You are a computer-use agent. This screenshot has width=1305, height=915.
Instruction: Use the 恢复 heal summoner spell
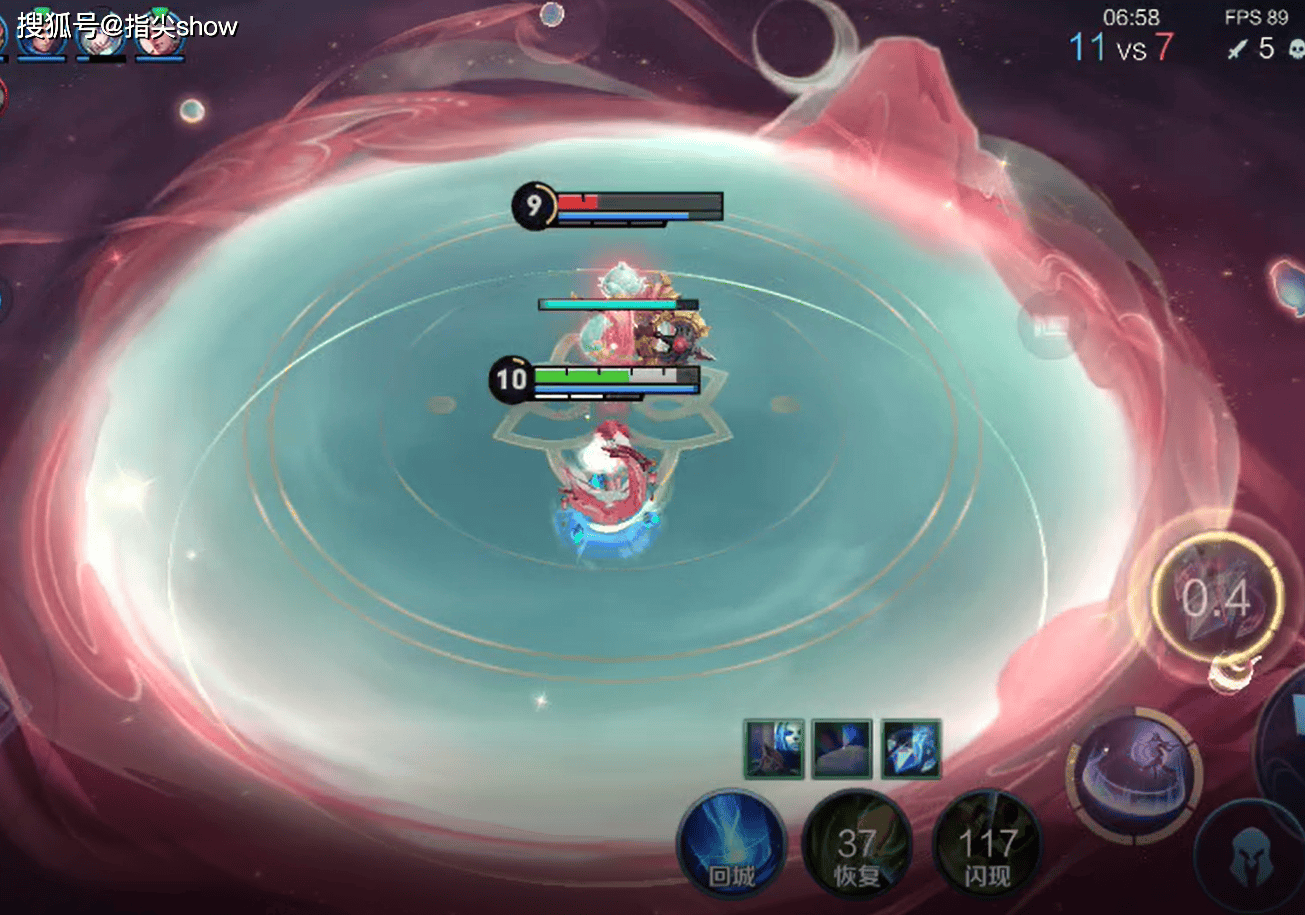[x=857, y=845]
